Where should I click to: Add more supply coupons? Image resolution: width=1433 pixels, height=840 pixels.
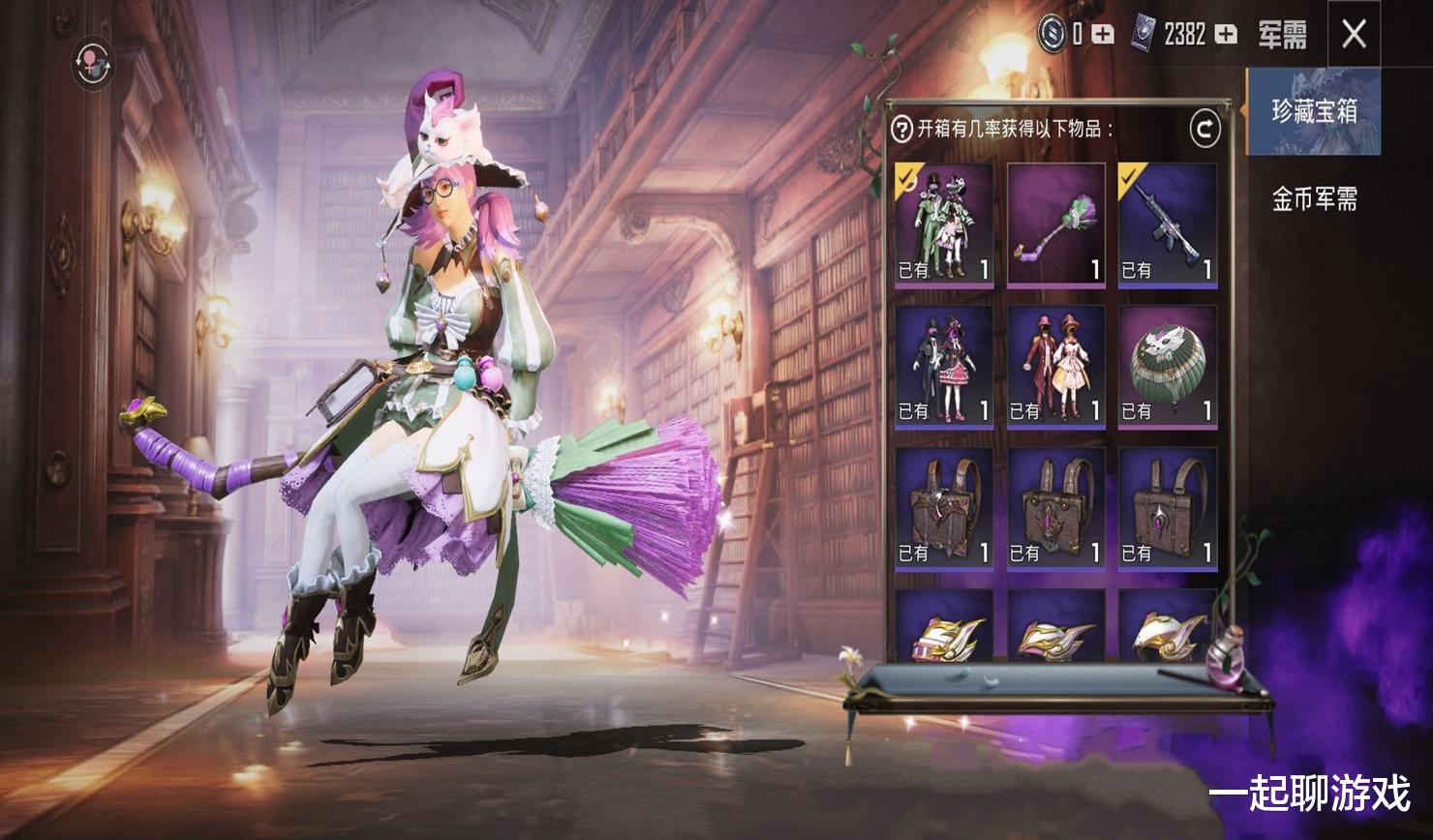coord(1226,35)
